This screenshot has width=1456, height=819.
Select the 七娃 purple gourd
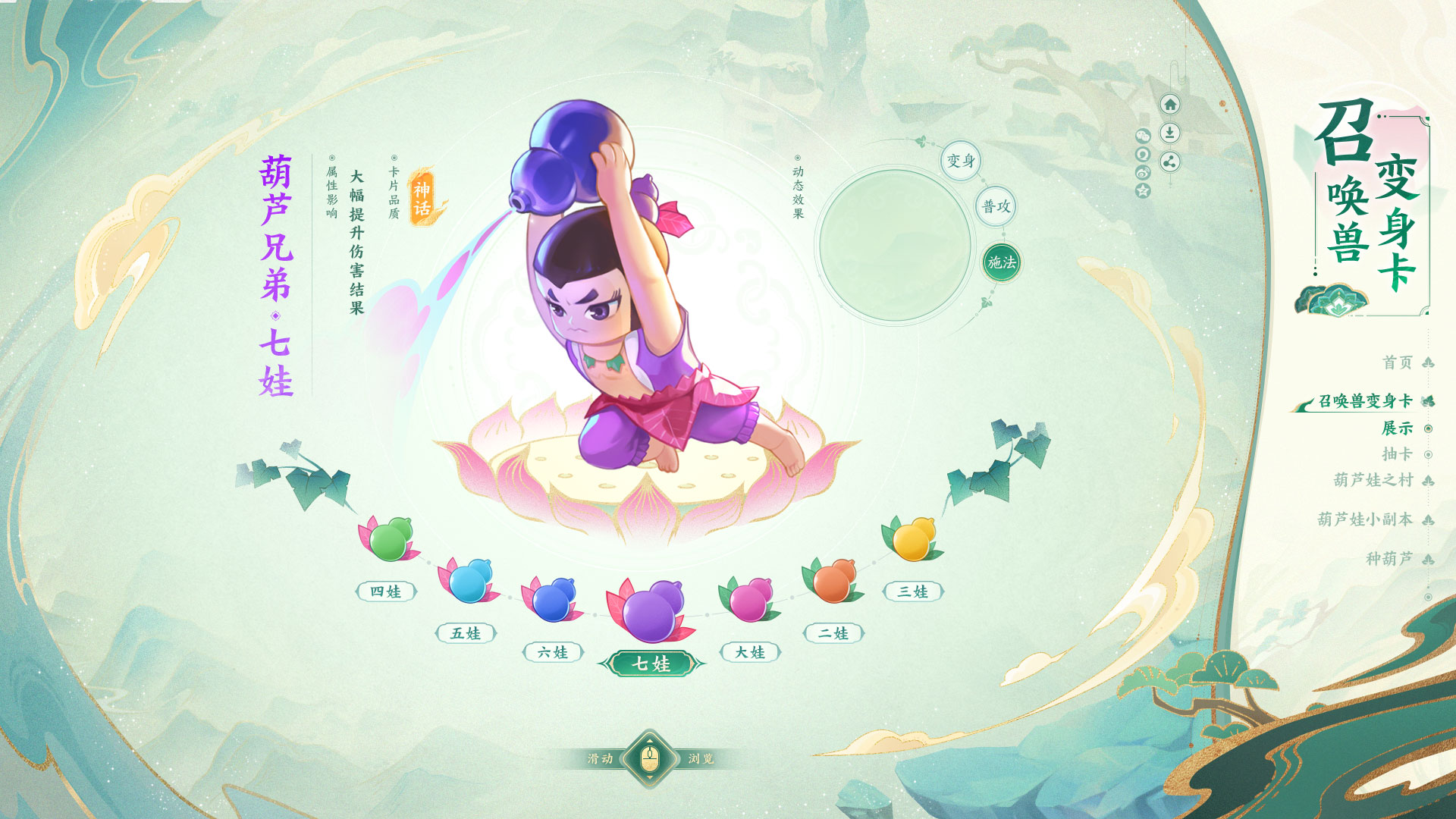click(651, 611)
